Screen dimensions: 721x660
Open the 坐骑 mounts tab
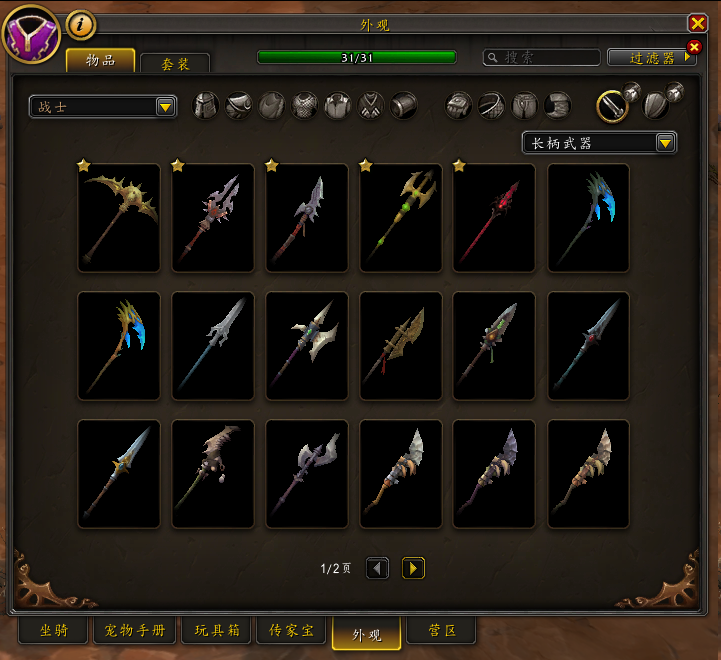pos(54,631)
